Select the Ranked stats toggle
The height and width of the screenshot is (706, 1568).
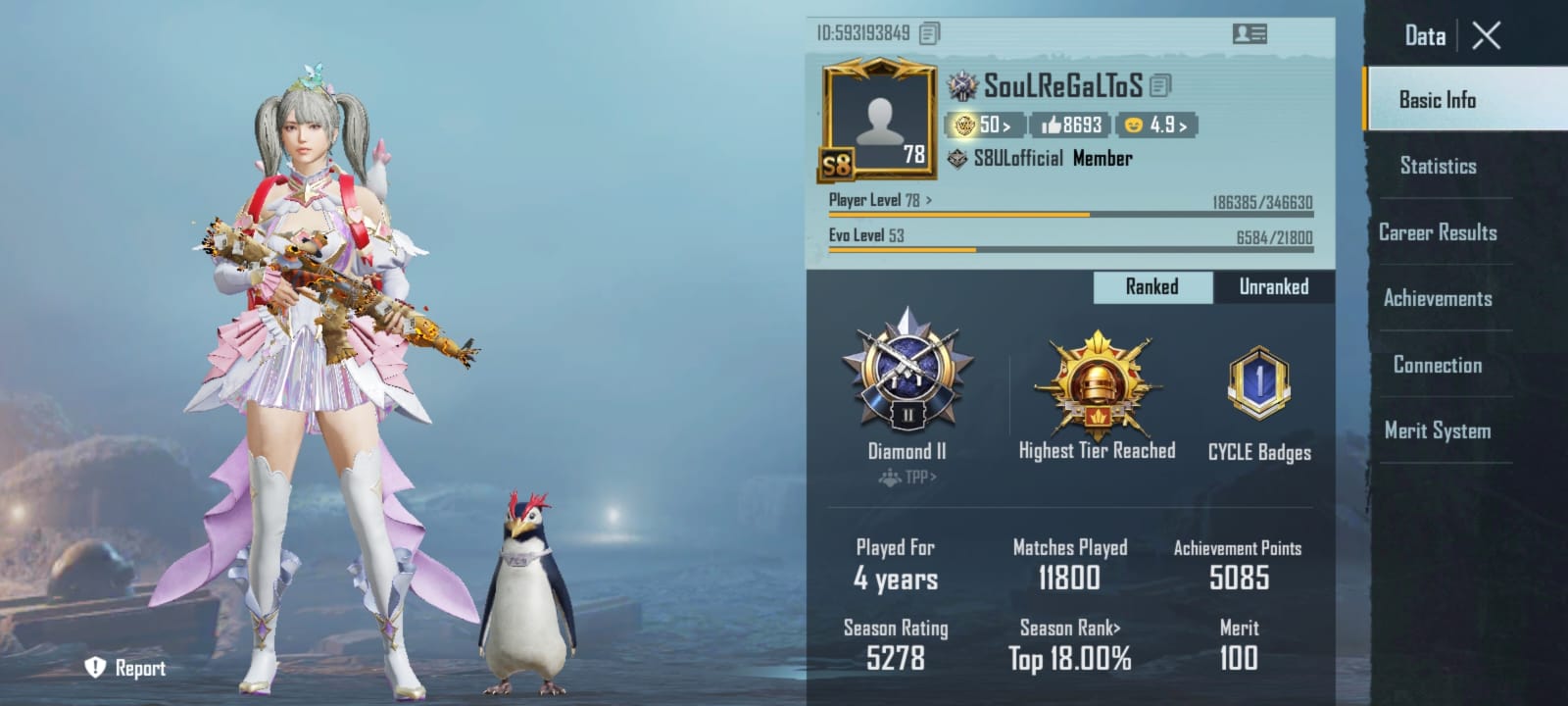[x=1151, y=286]
